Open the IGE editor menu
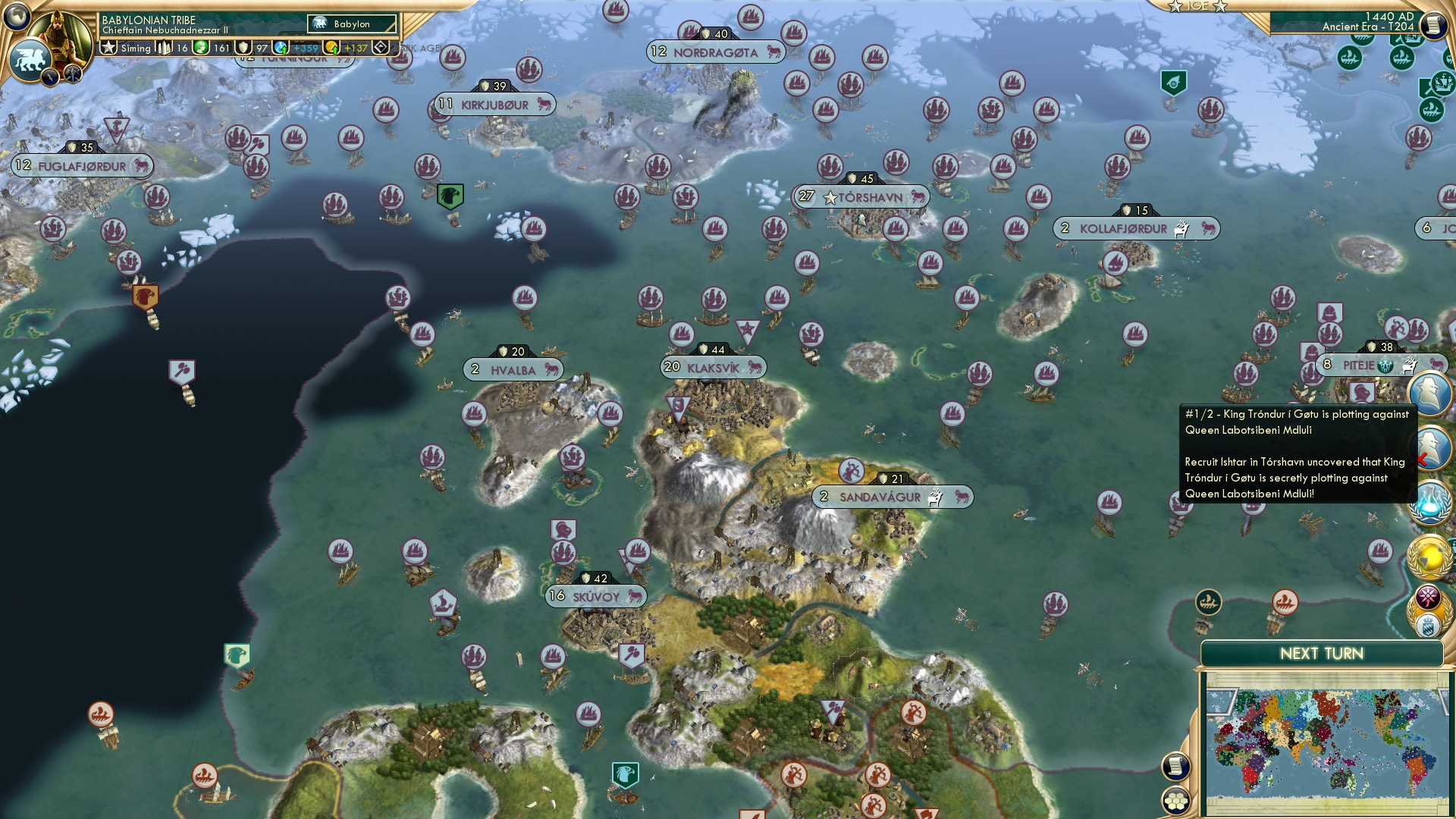The width and height of the screenshot is (1456, 819). click(1197, 7)
